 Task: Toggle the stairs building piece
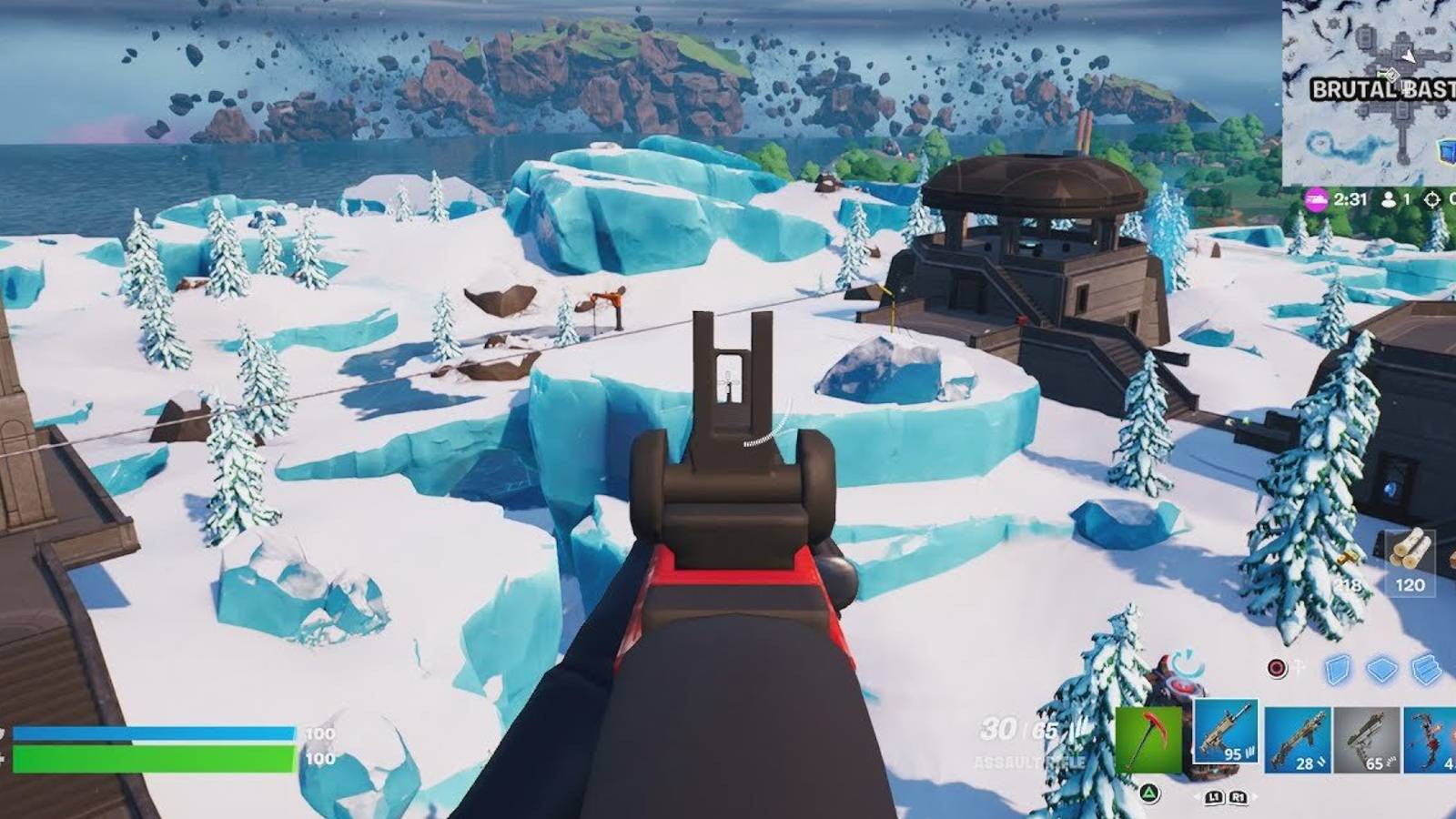coord(1426,668)
